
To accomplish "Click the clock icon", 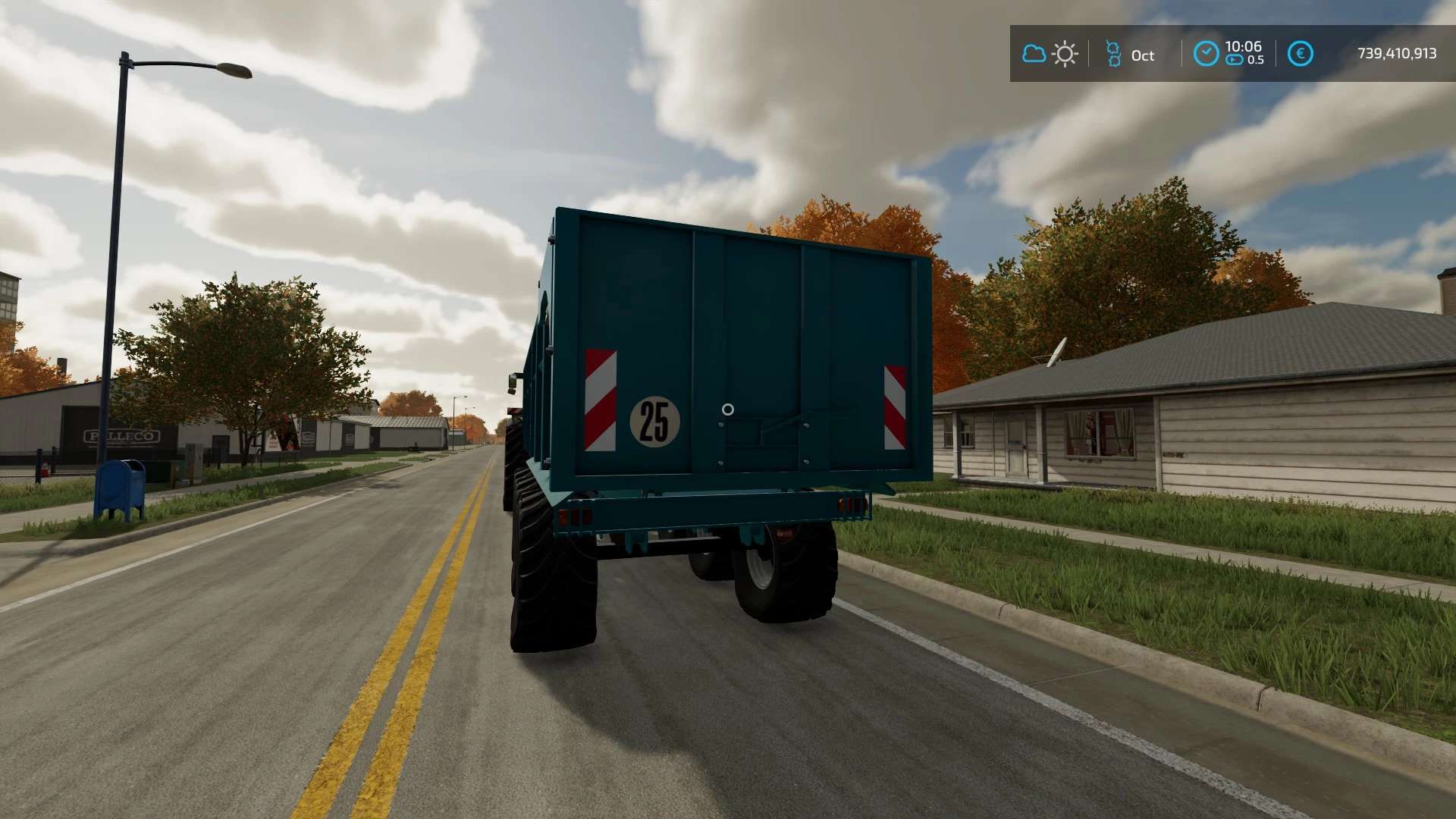I will tap(1206, 54).
